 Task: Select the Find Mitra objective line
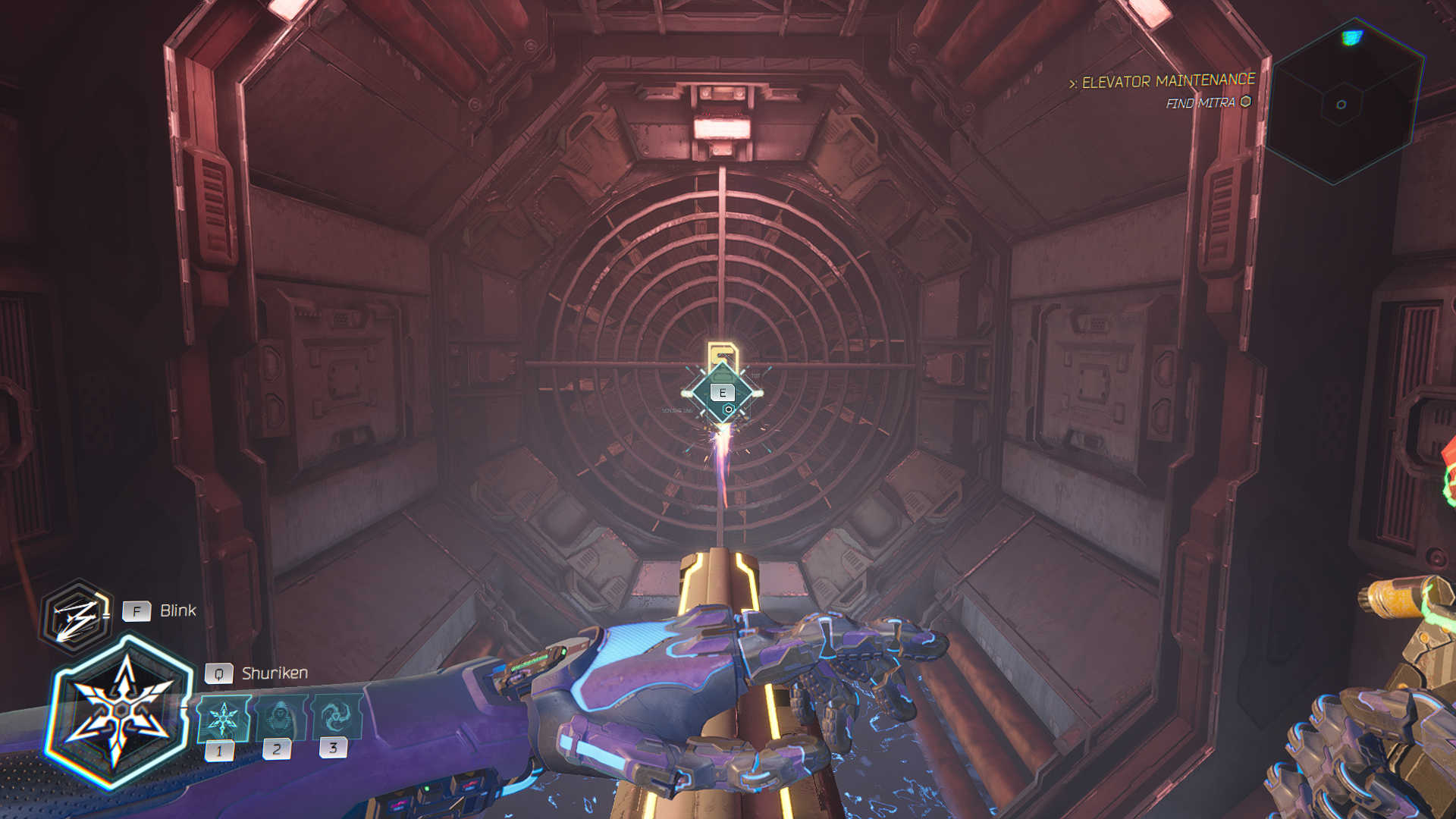coord(1207,102)
